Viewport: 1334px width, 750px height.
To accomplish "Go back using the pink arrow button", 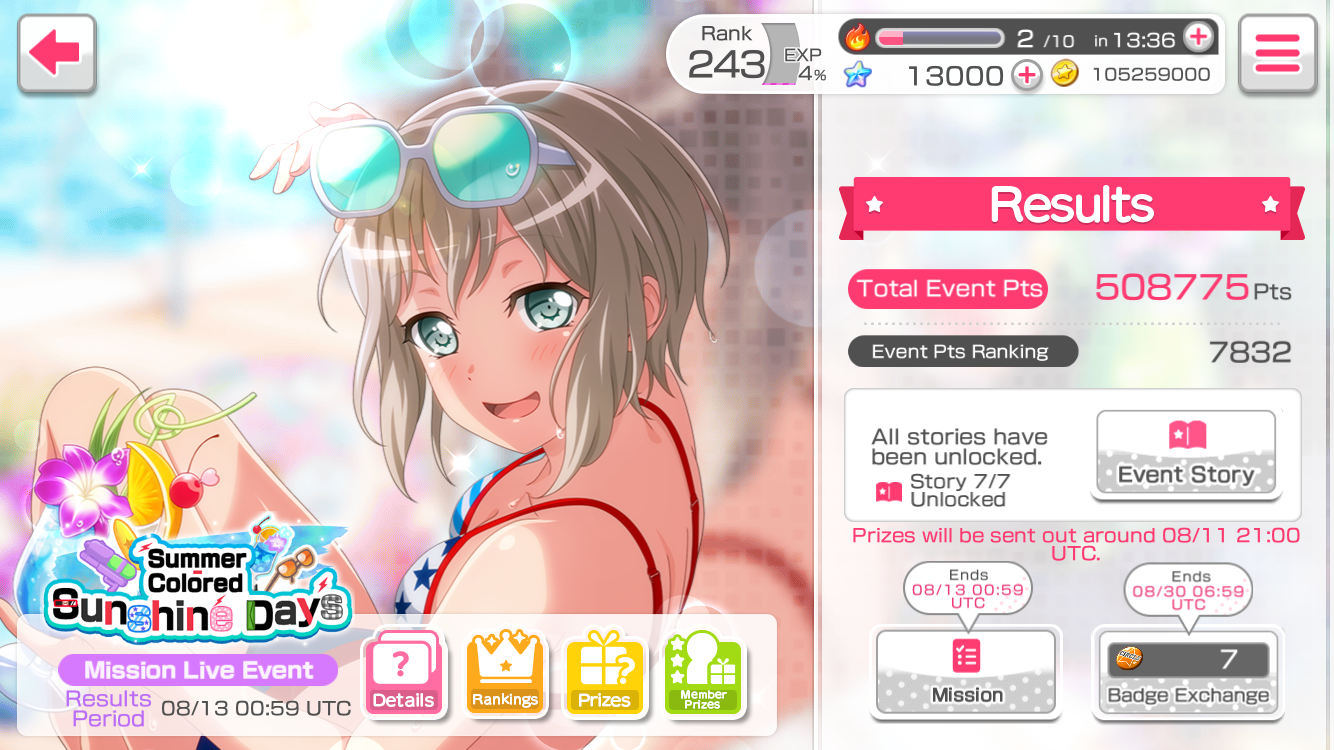I will click(56, 53).
